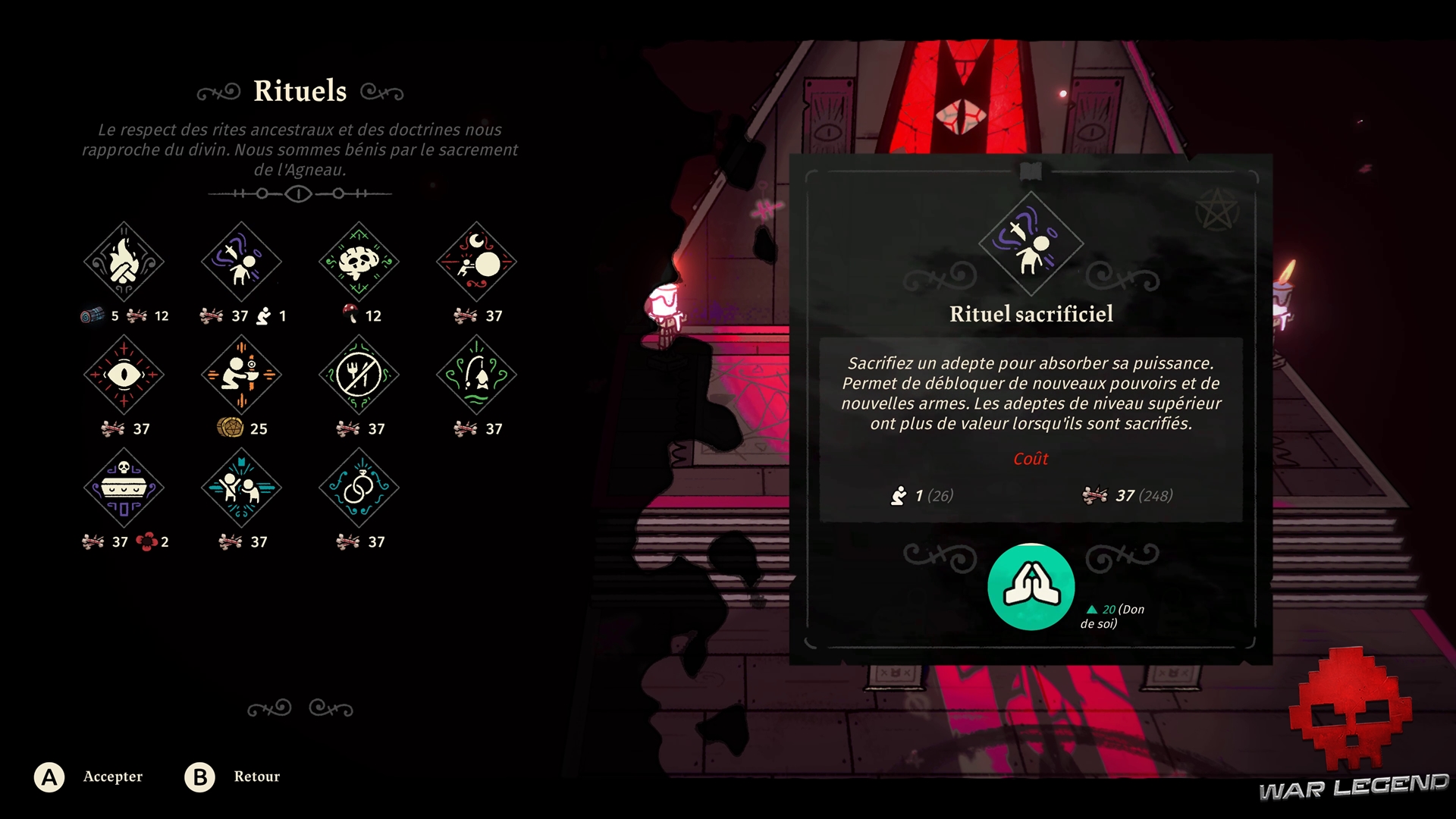Select the crossed-out fork and knife ritual
Viewport: 1456px width, 819px height.
pos(359,375)
